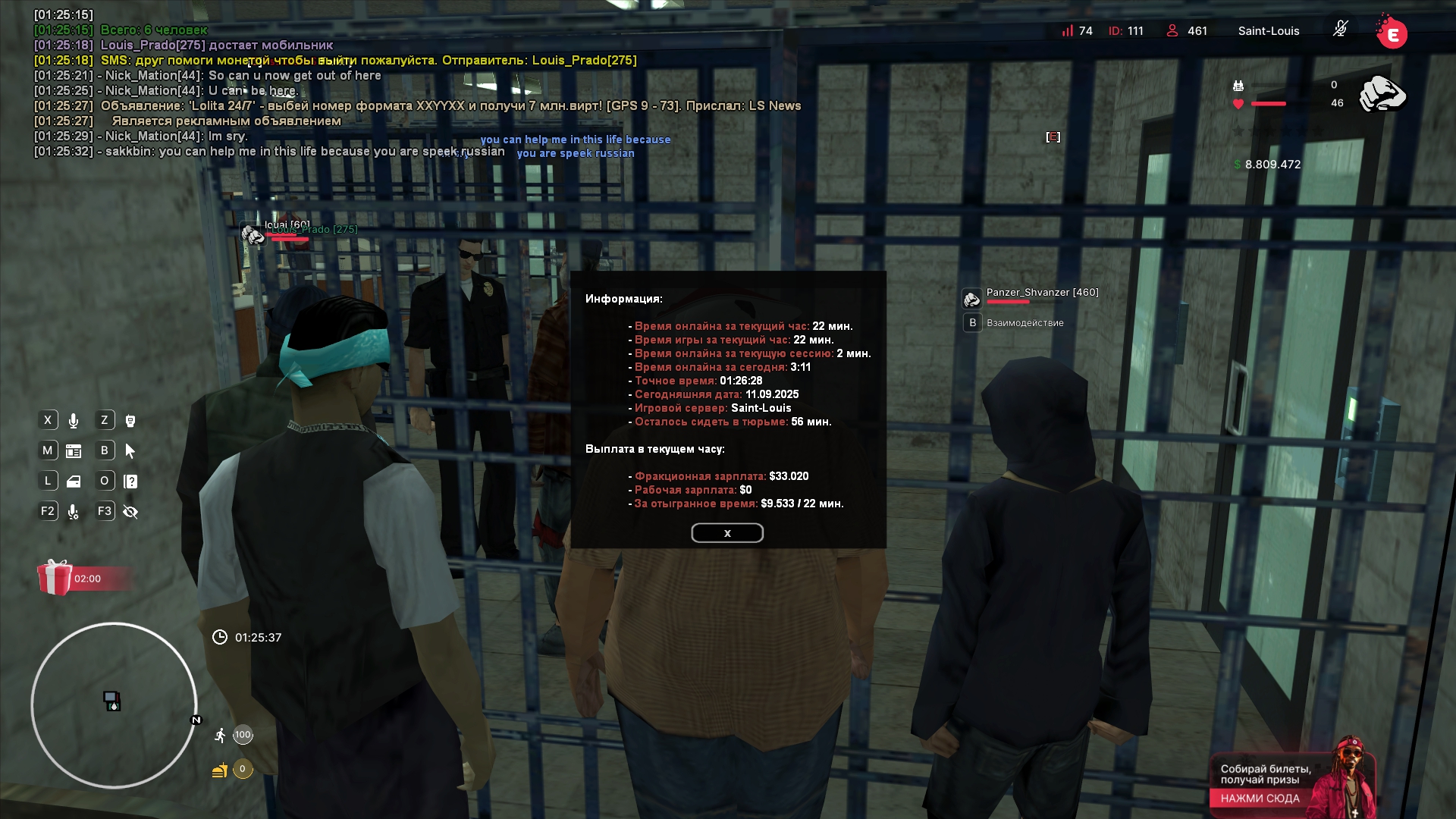The height and width of the screenshot is (819, 1456).
Task: Open the circular minimap
Action: pos(114,705)
